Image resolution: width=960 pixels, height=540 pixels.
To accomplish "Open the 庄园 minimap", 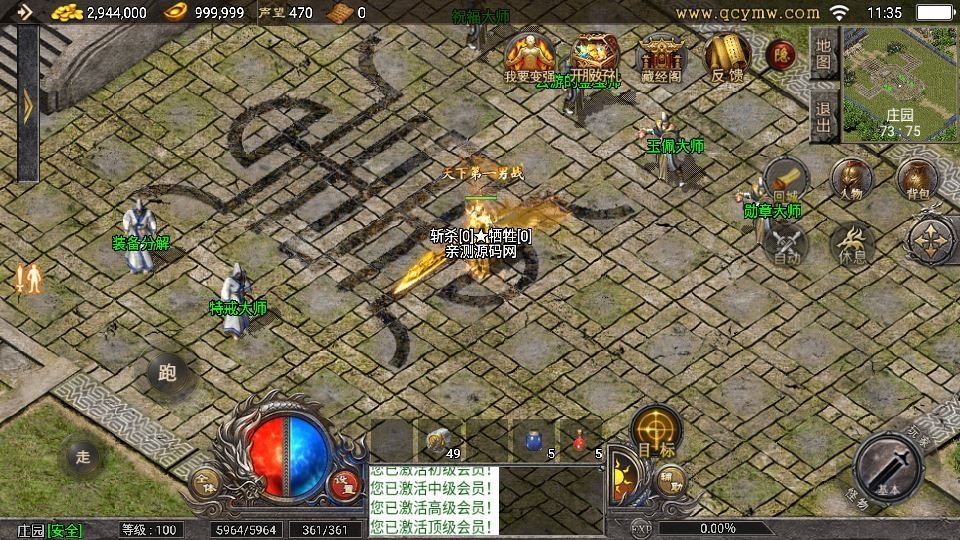I will (900, 82).
